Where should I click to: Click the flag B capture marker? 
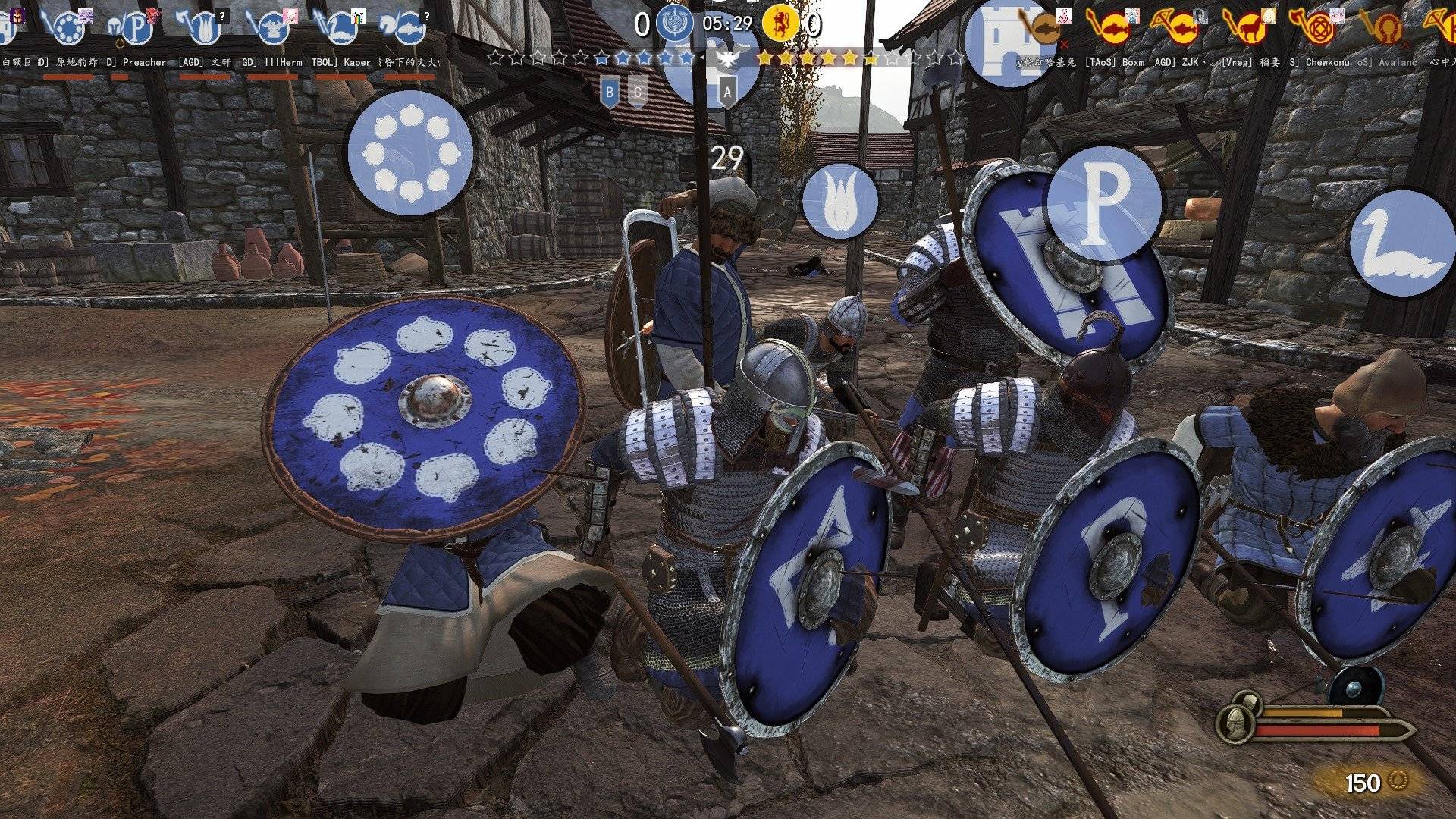[x=608, y=93]
